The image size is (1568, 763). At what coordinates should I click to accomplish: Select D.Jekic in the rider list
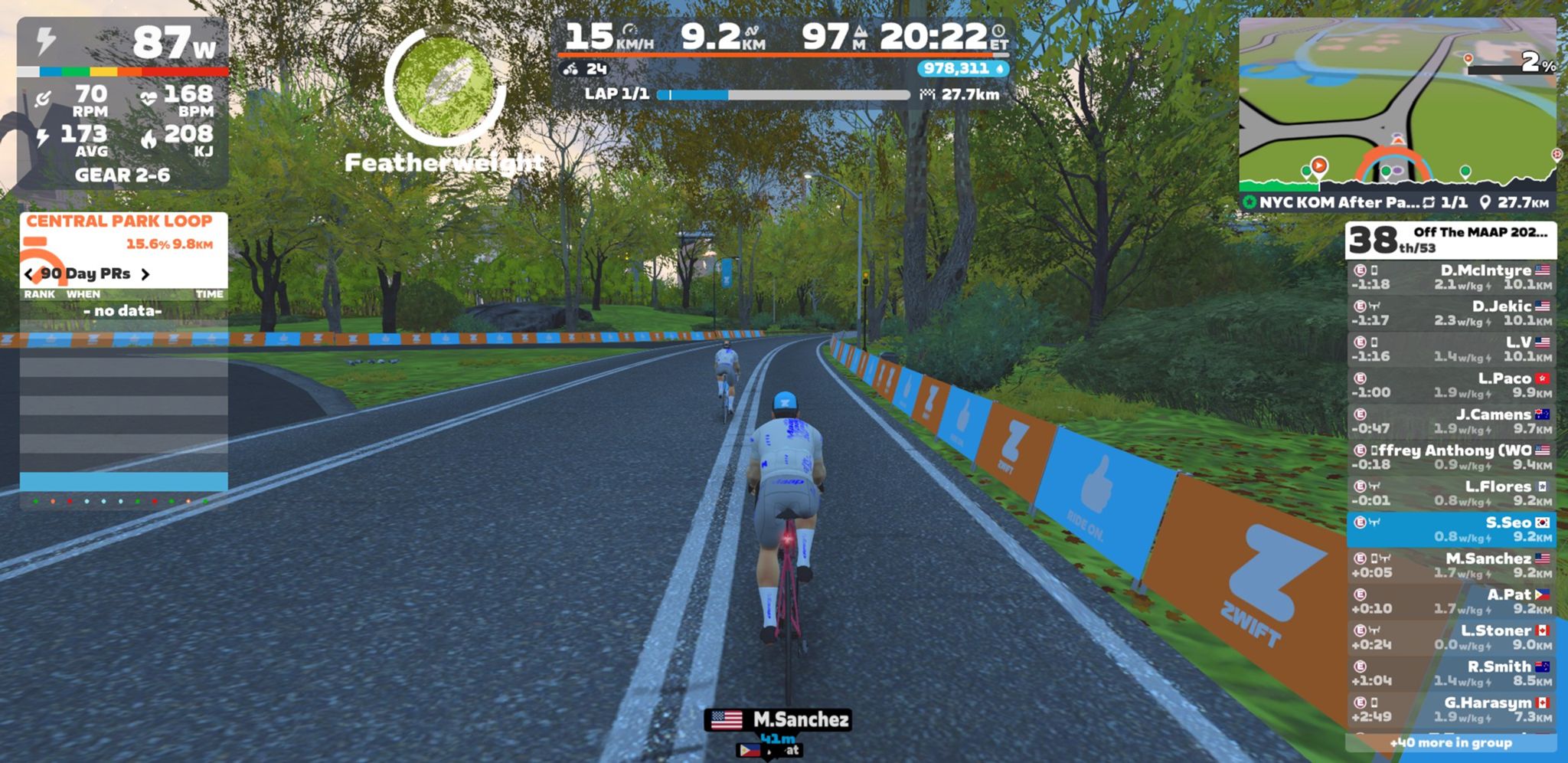[1451, 313]
